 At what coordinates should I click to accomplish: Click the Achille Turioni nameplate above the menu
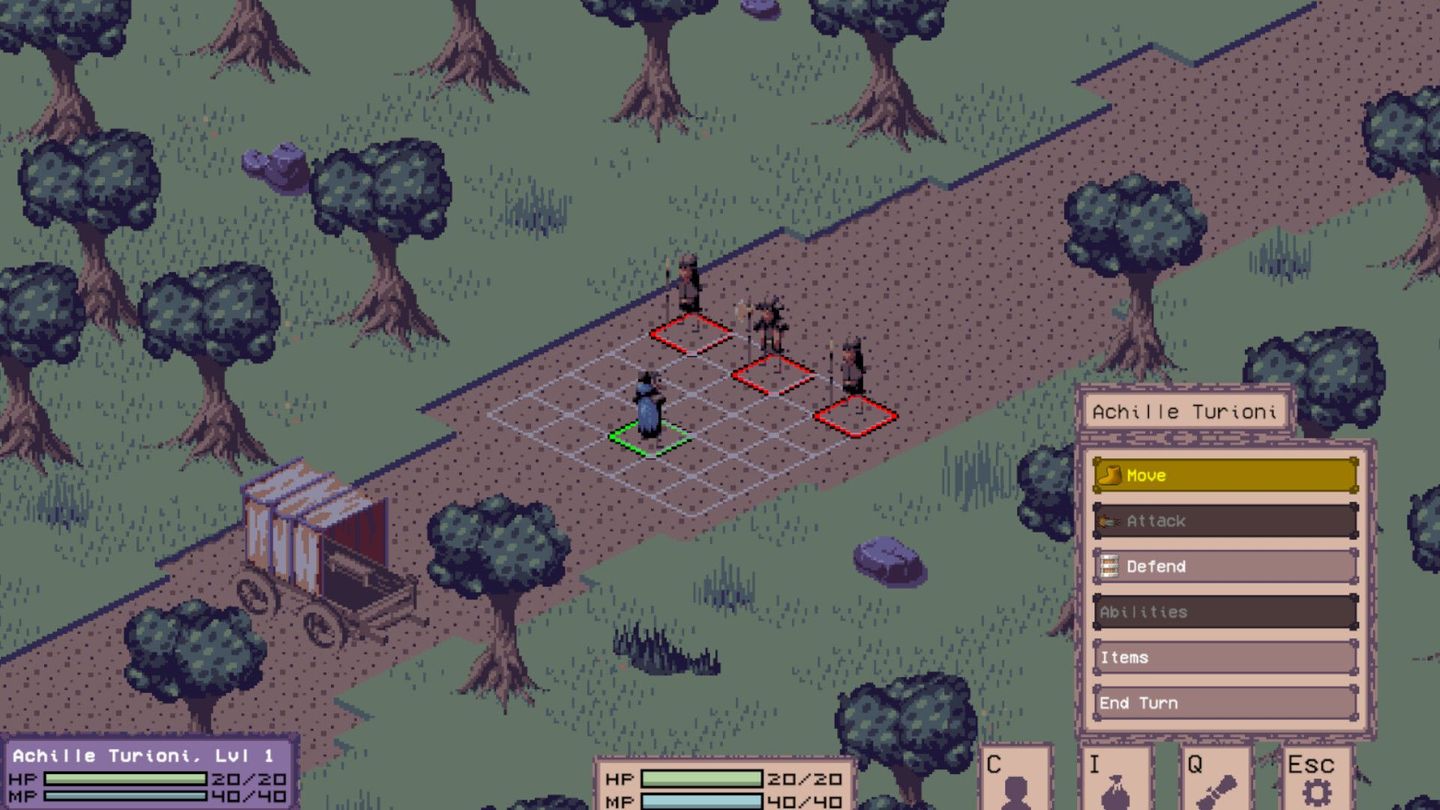pos(1184,410)
